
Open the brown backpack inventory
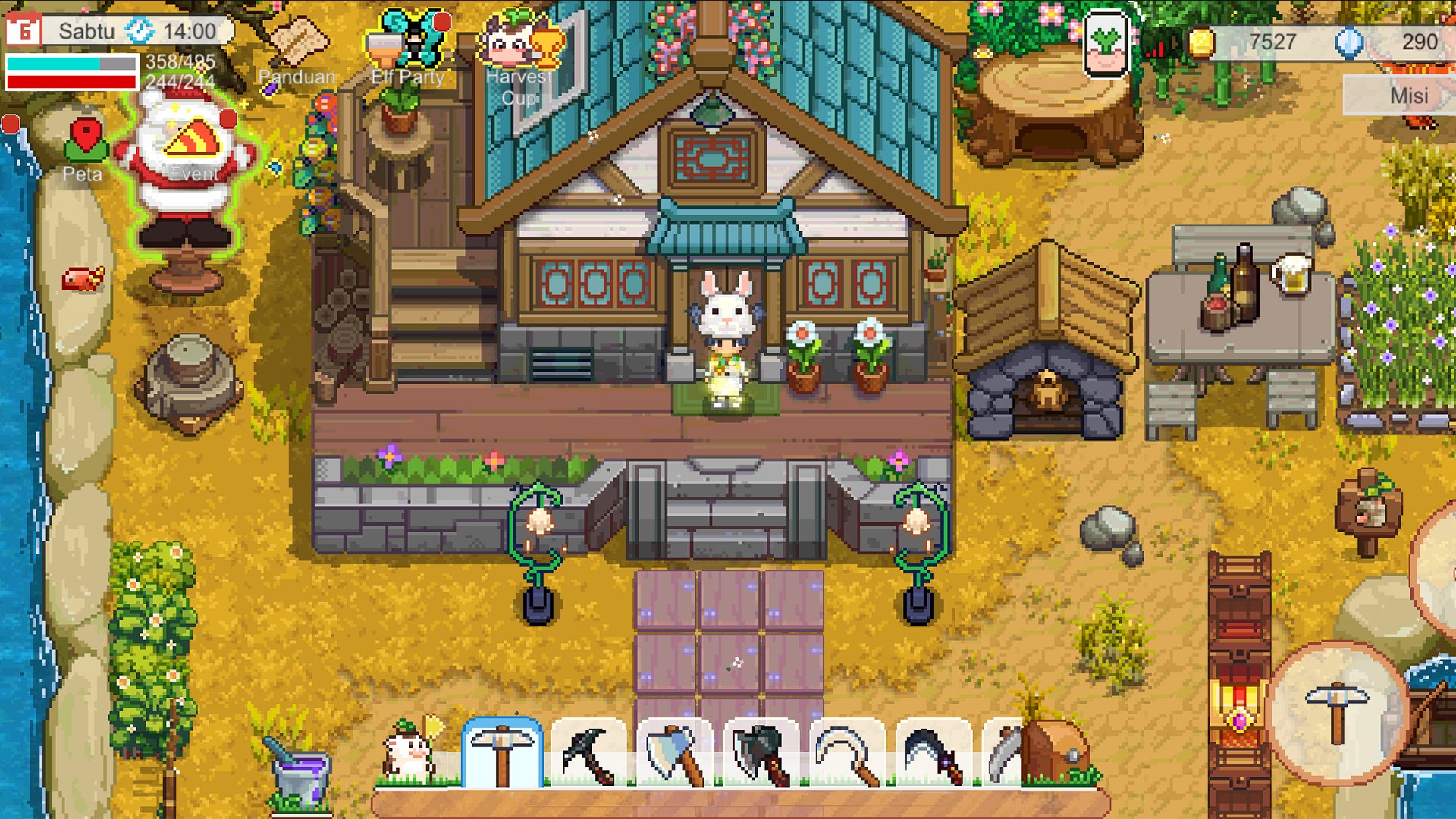(1055, 751)
